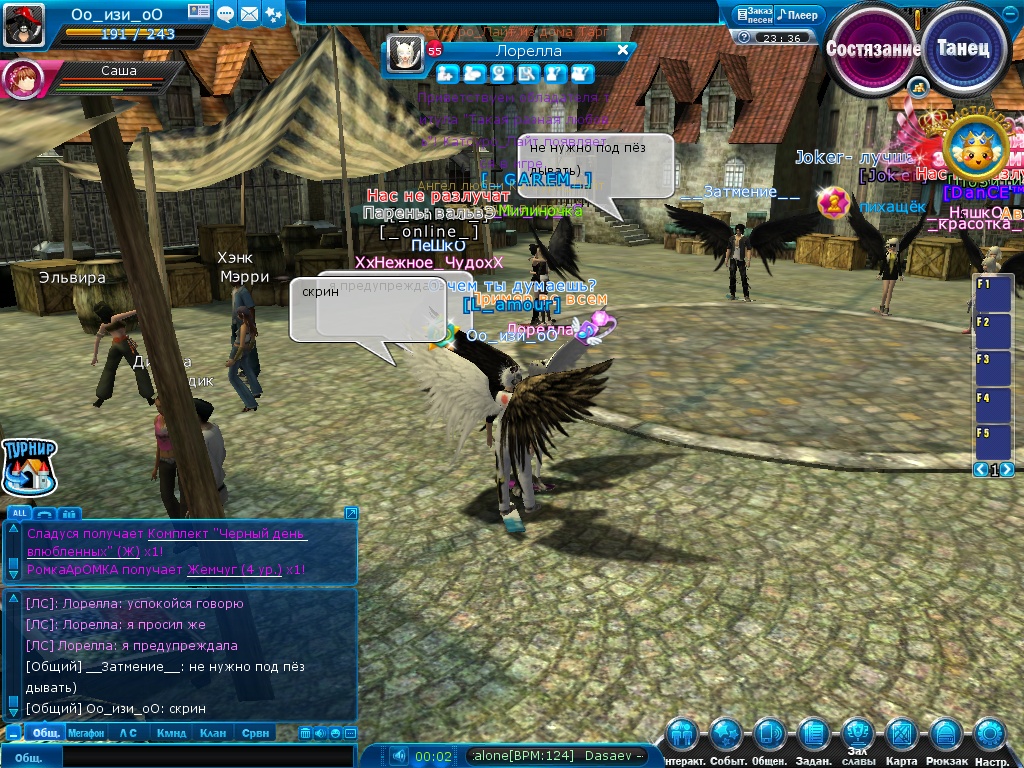Switch chat to the Мегафон tab
The height and width of the screenshot is (768, 1024).
click(x=86, y=733)
